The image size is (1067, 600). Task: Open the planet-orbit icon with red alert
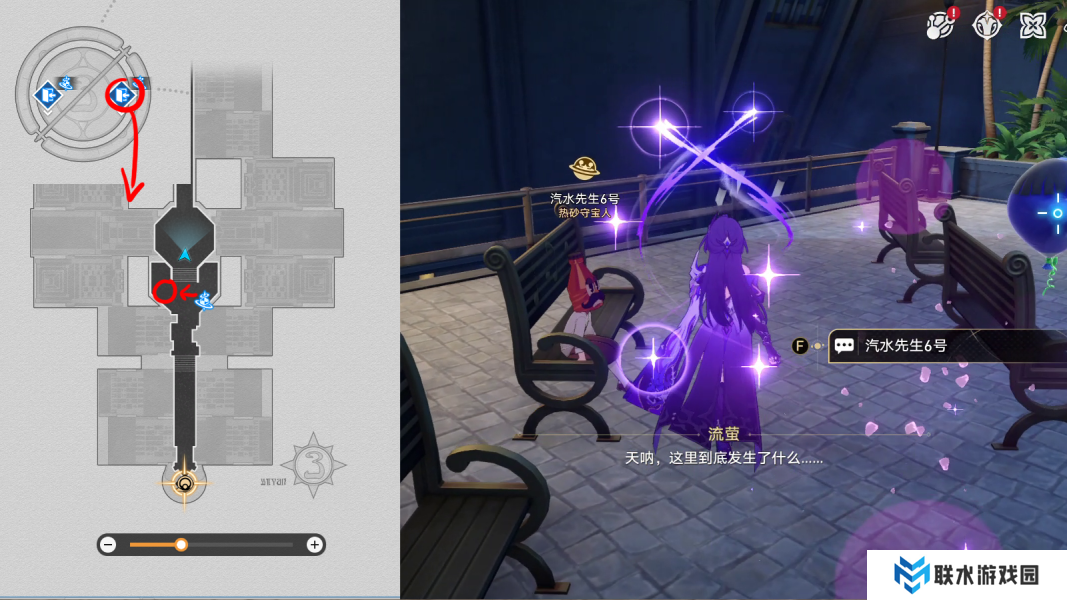940,23
